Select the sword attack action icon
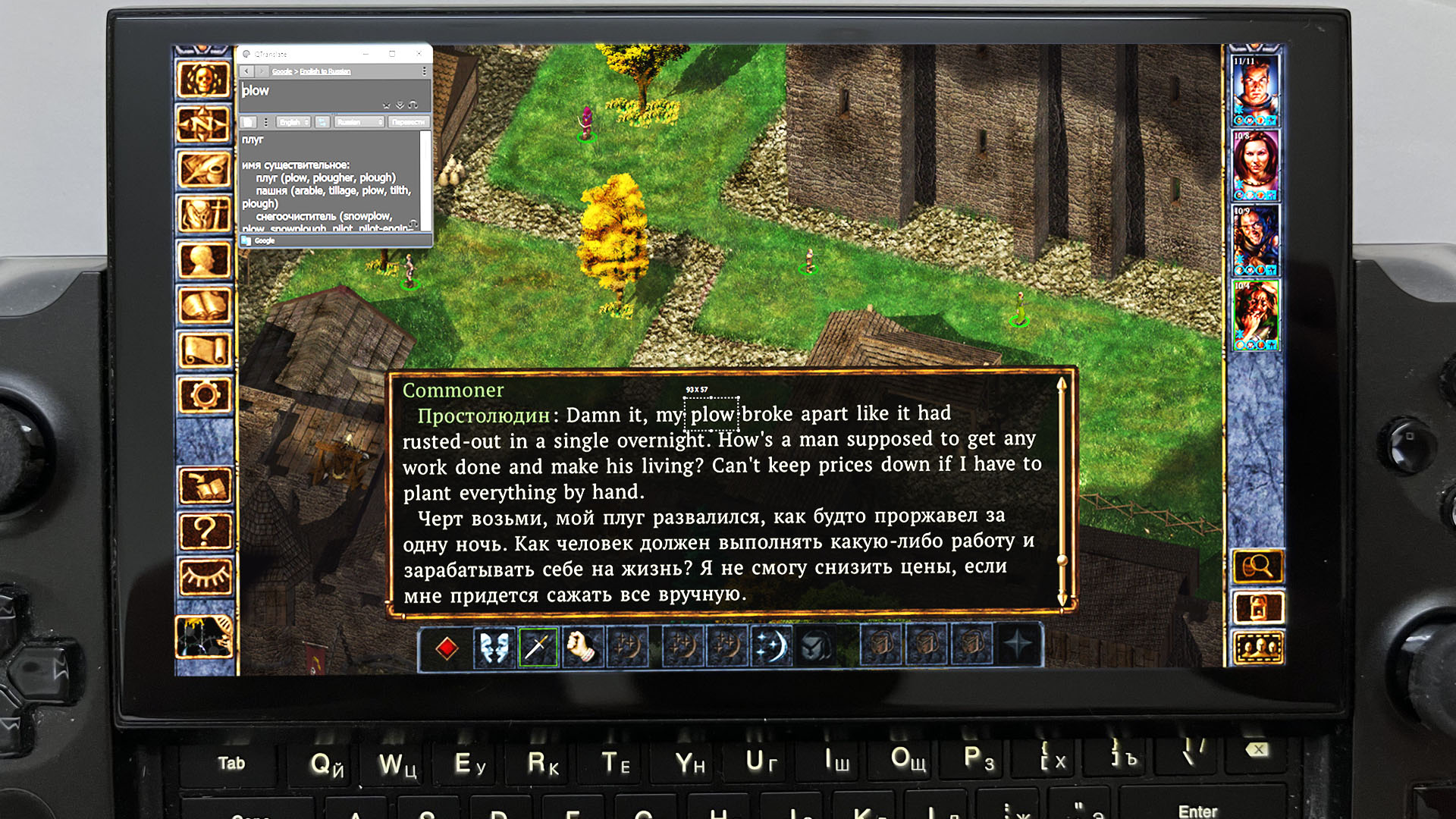The image size is (1456, 819). 537,645
